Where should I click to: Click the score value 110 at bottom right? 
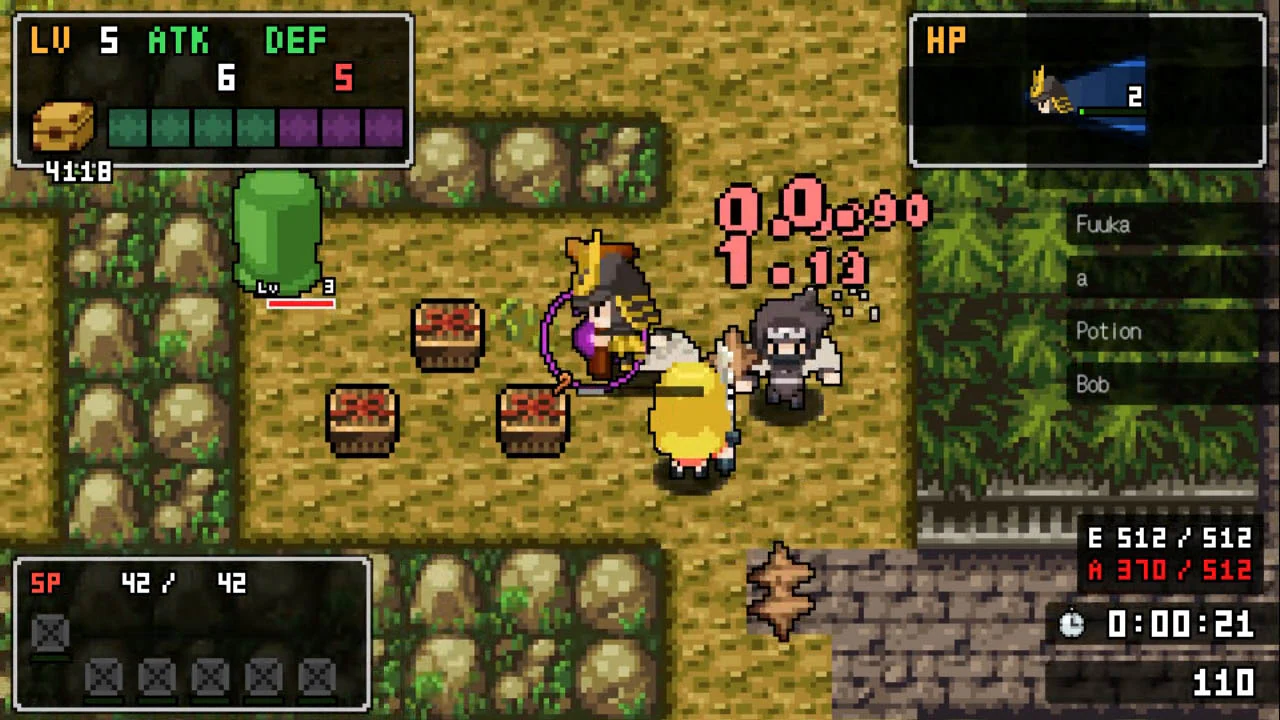pyautogui.click(x=1224, y=683)
